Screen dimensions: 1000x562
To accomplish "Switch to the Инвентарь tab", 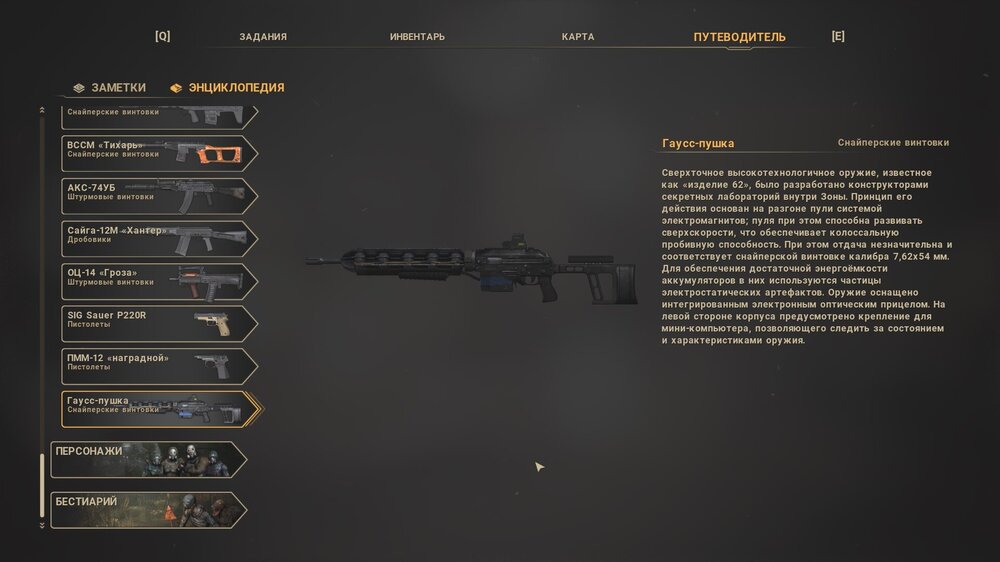I will coord(417,37).
